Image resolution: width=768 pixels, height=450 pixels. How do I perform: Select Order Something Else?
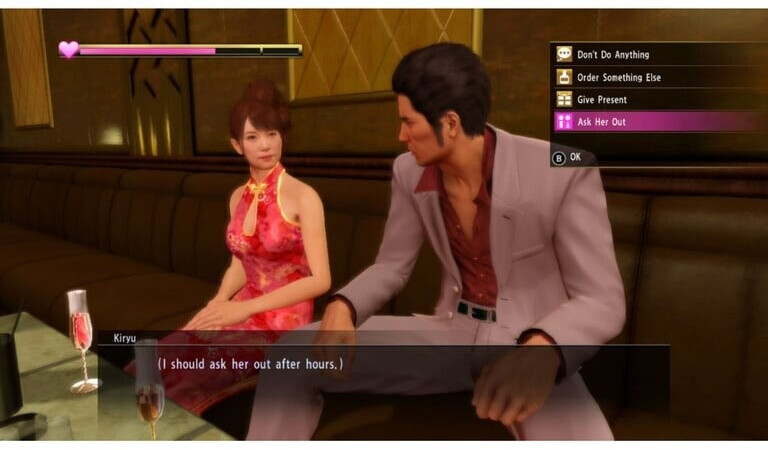[618, 77]
